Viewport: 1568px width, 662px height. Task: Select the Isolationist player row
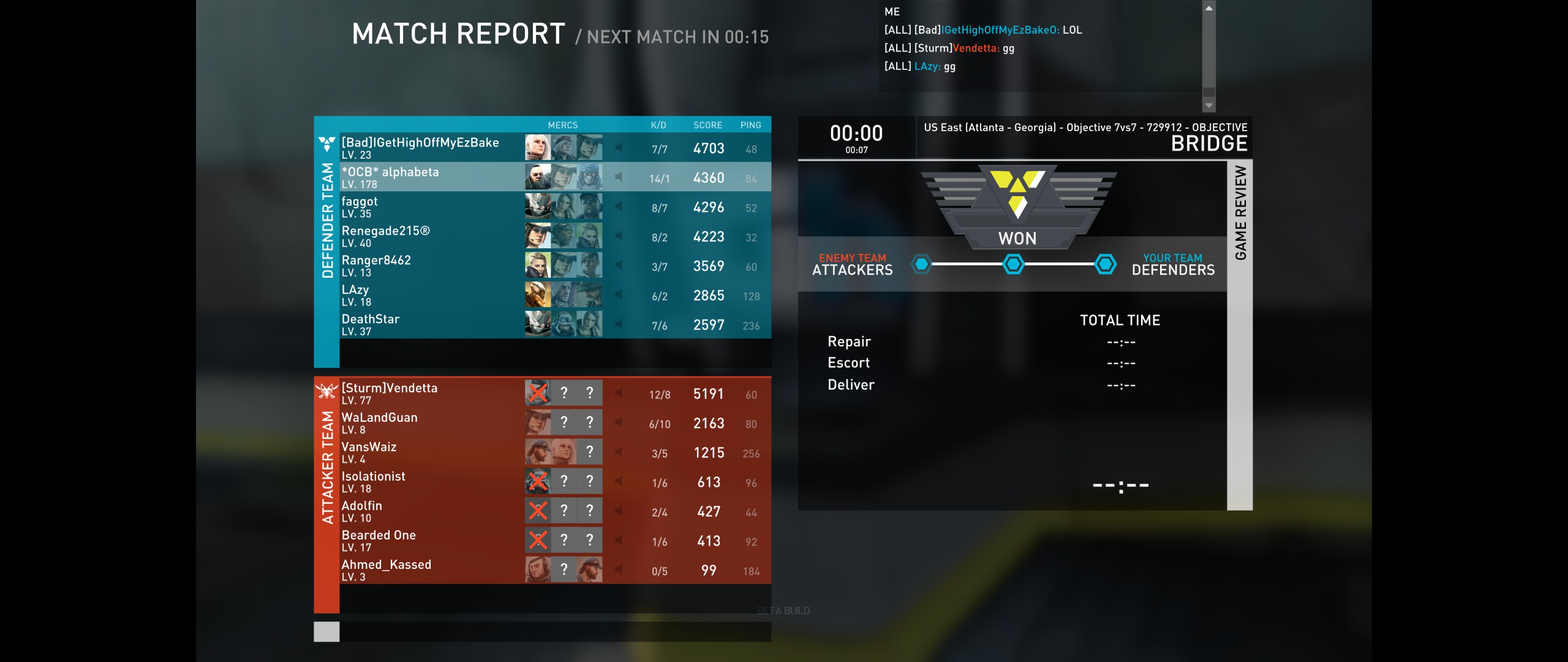(429, 481)
